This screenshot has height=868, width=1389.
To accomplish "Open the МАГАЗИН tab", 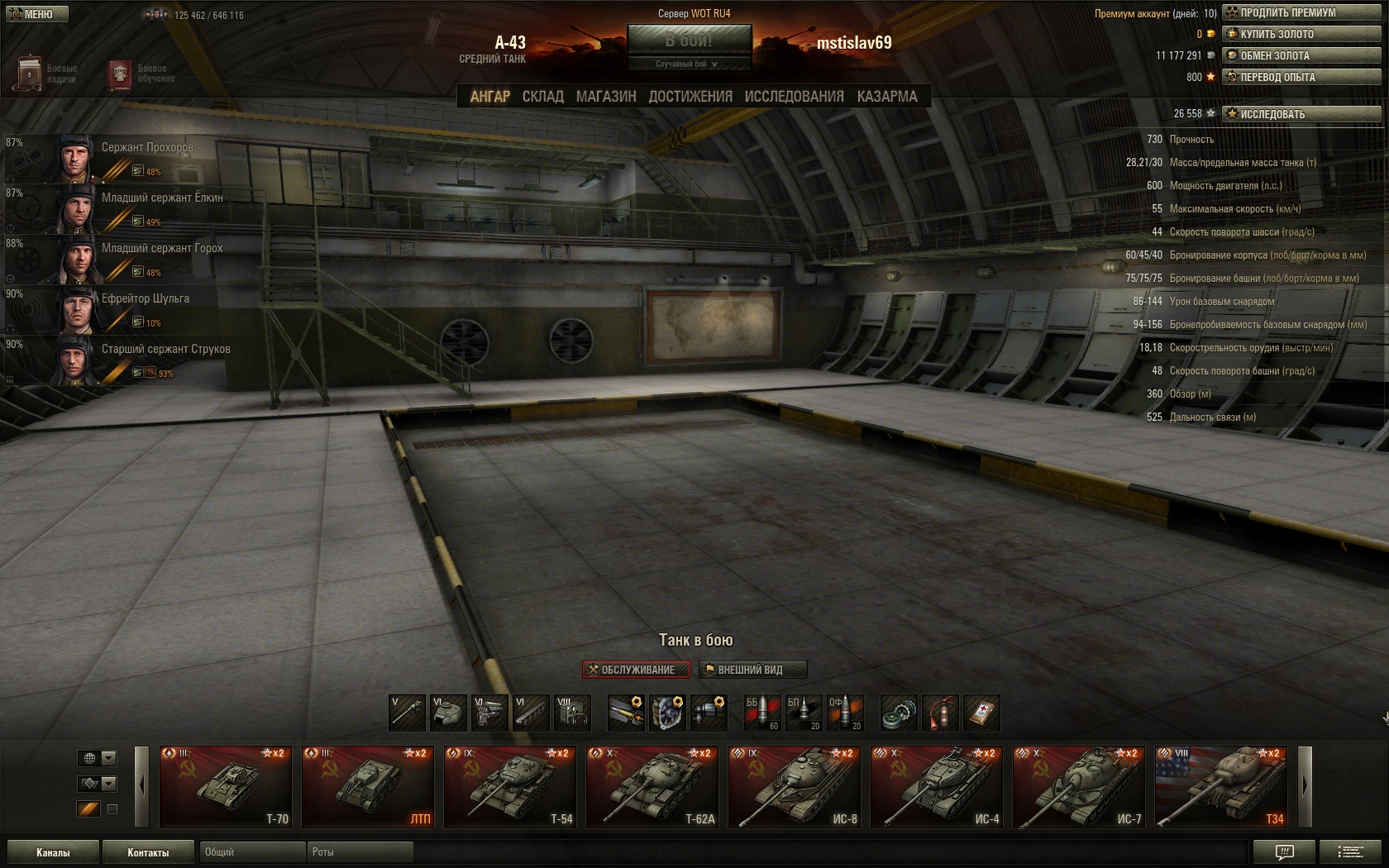I will click(606, 97).
